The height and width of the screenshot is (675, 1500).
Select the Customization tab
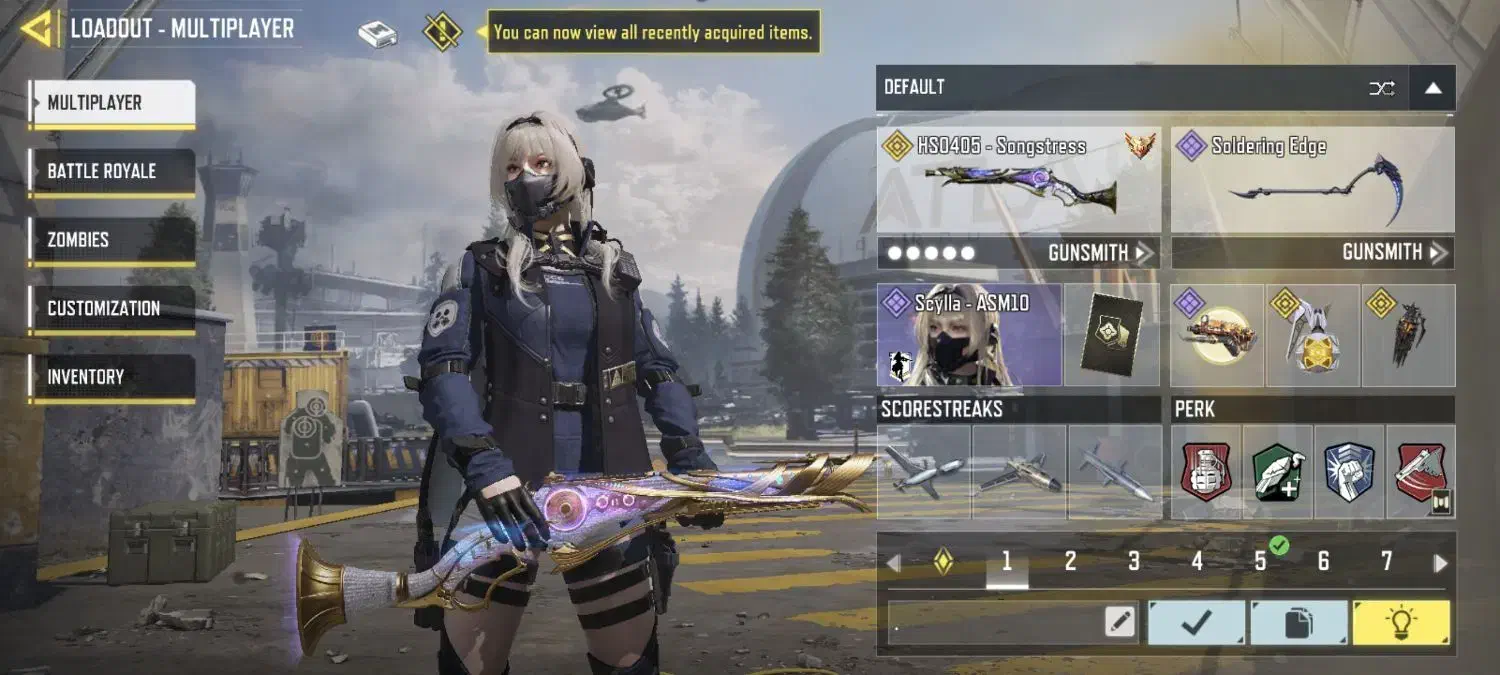[x=111, y=308]
